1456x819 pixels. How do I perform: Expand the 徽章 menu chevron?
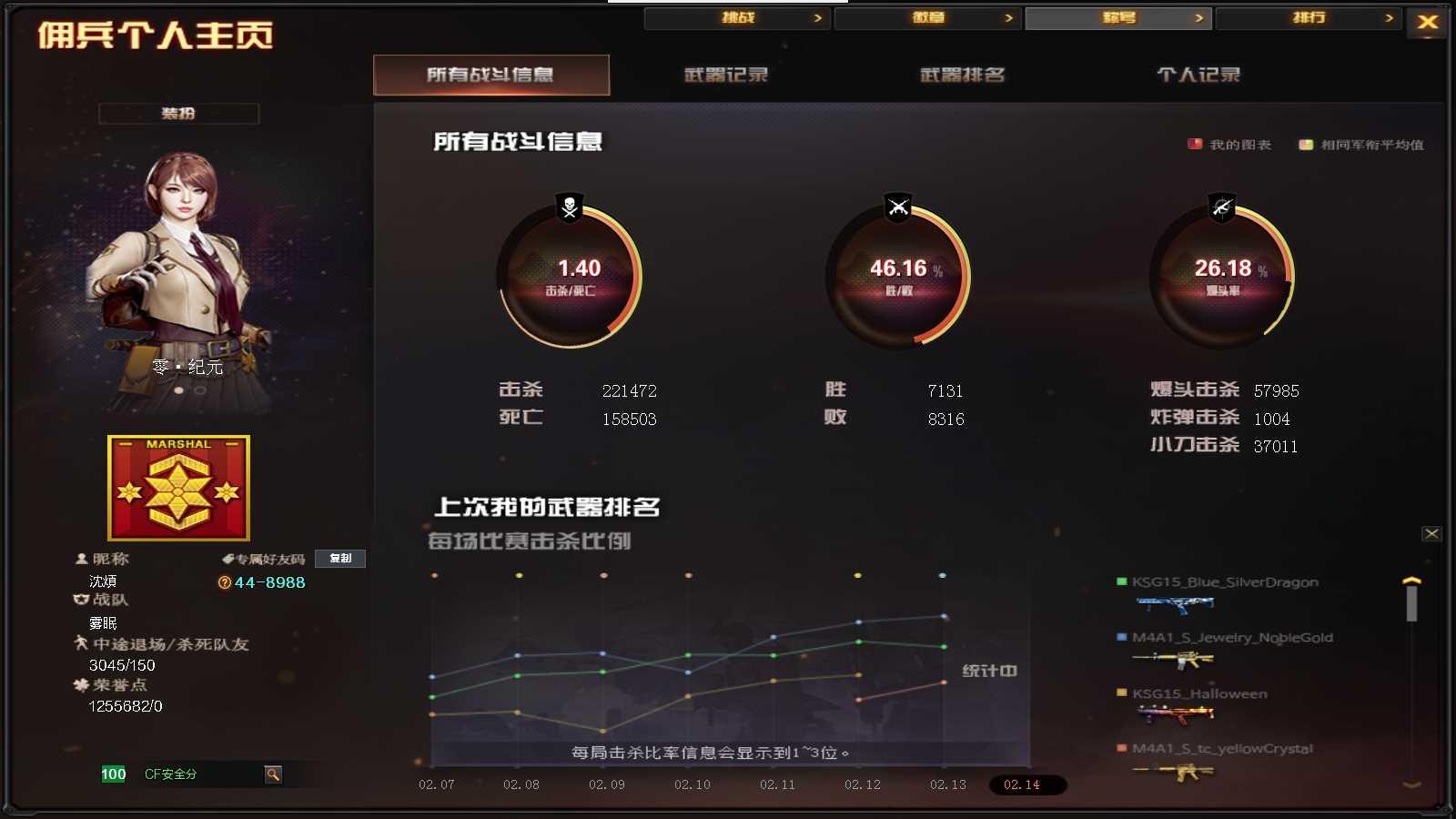1008,17
